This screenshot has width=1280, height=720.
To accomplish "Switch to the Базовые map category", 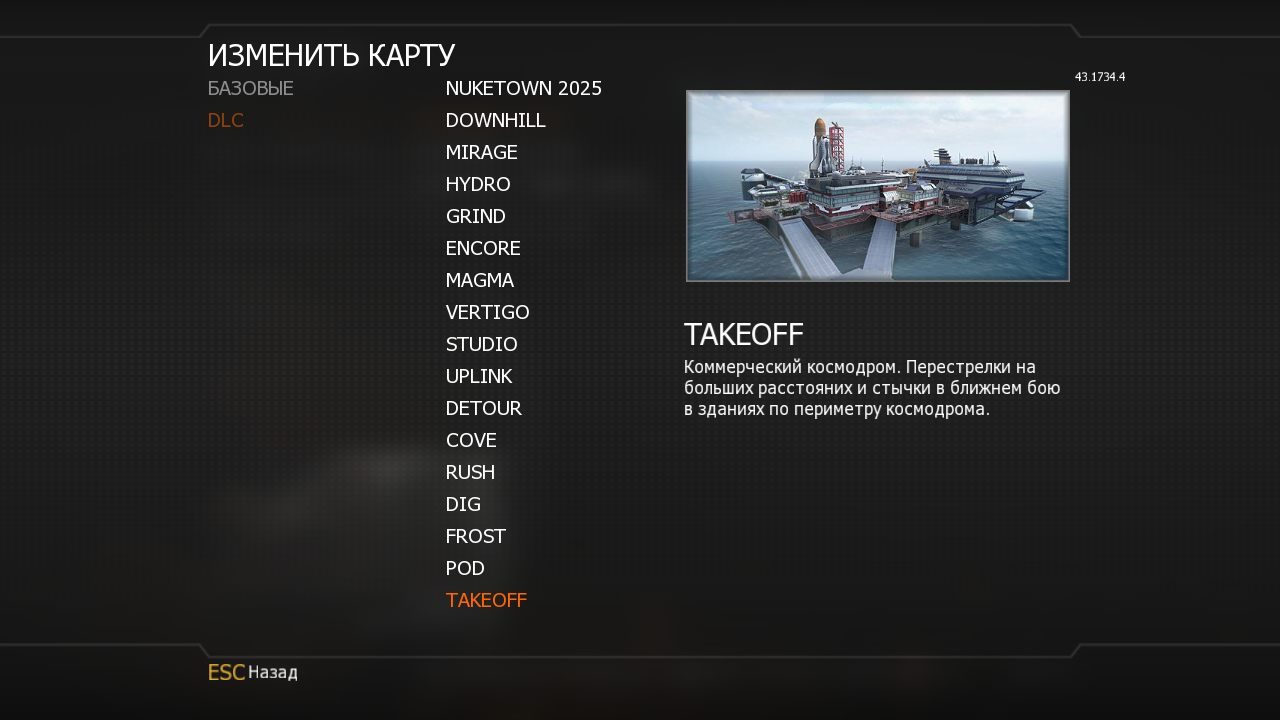I will pyautogui.click(x=250, y=89).
